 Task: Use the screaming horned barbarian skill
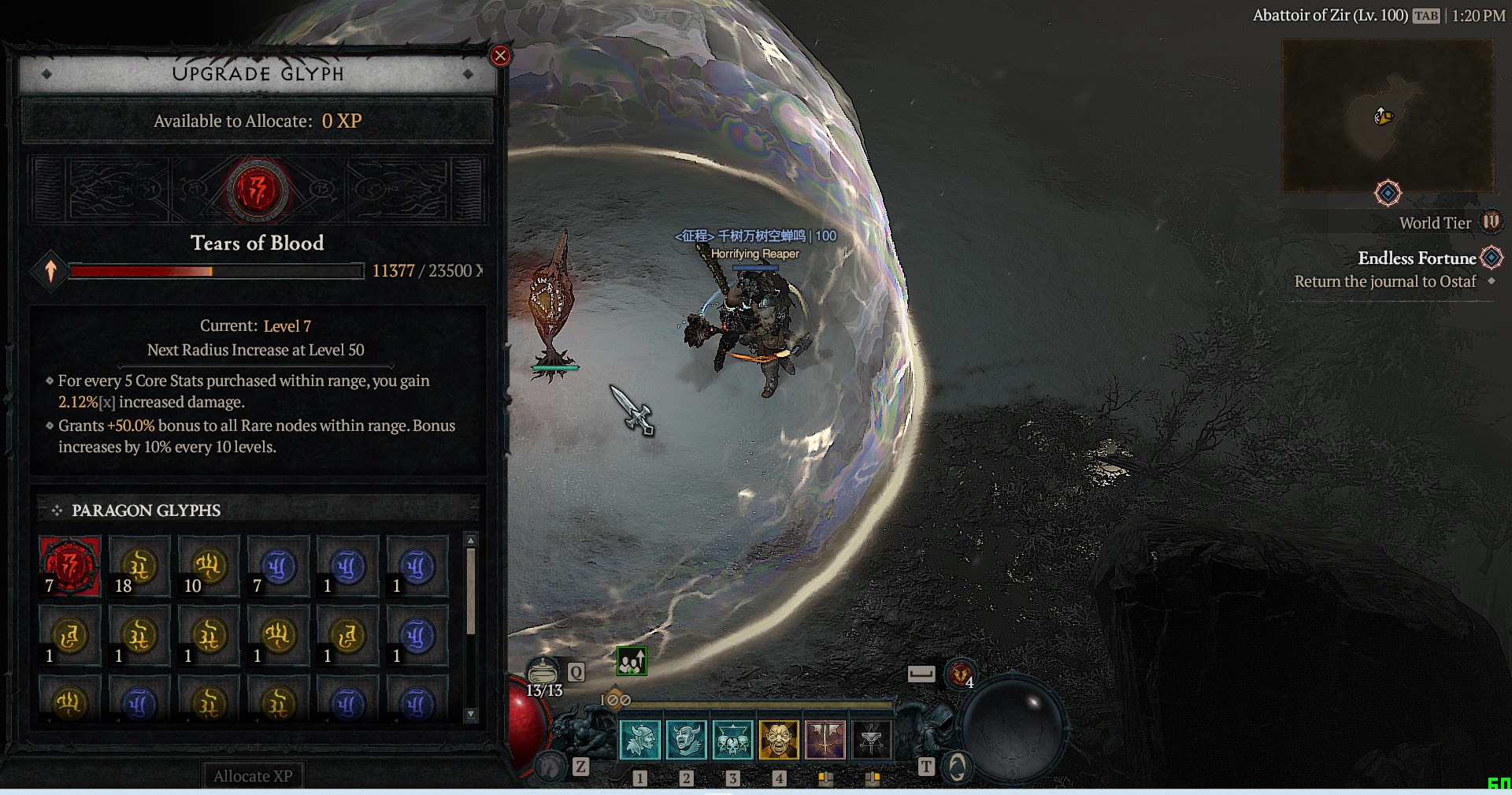click(x=686, y=740)
